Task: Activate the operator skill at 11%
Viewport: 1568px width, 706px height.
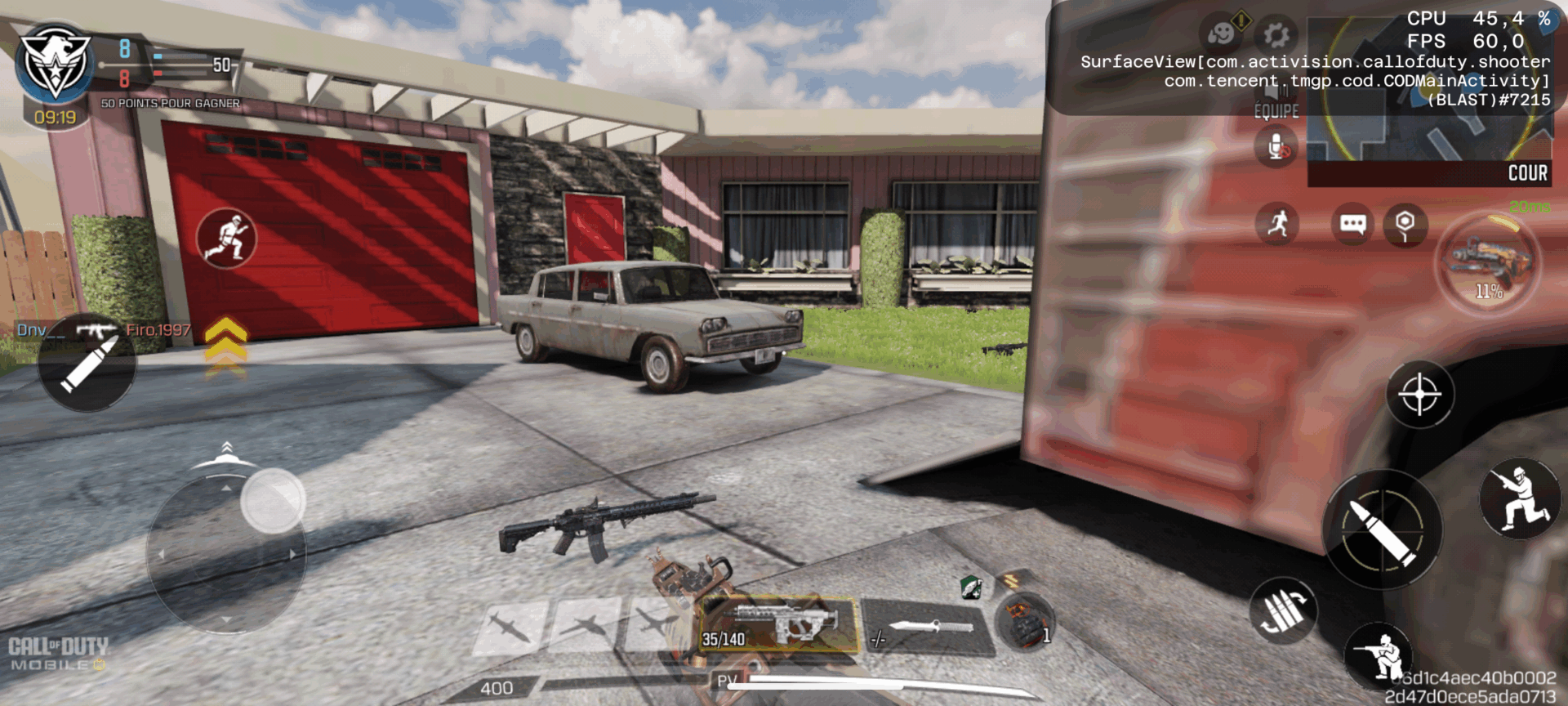Action: tap(1488, 261)
